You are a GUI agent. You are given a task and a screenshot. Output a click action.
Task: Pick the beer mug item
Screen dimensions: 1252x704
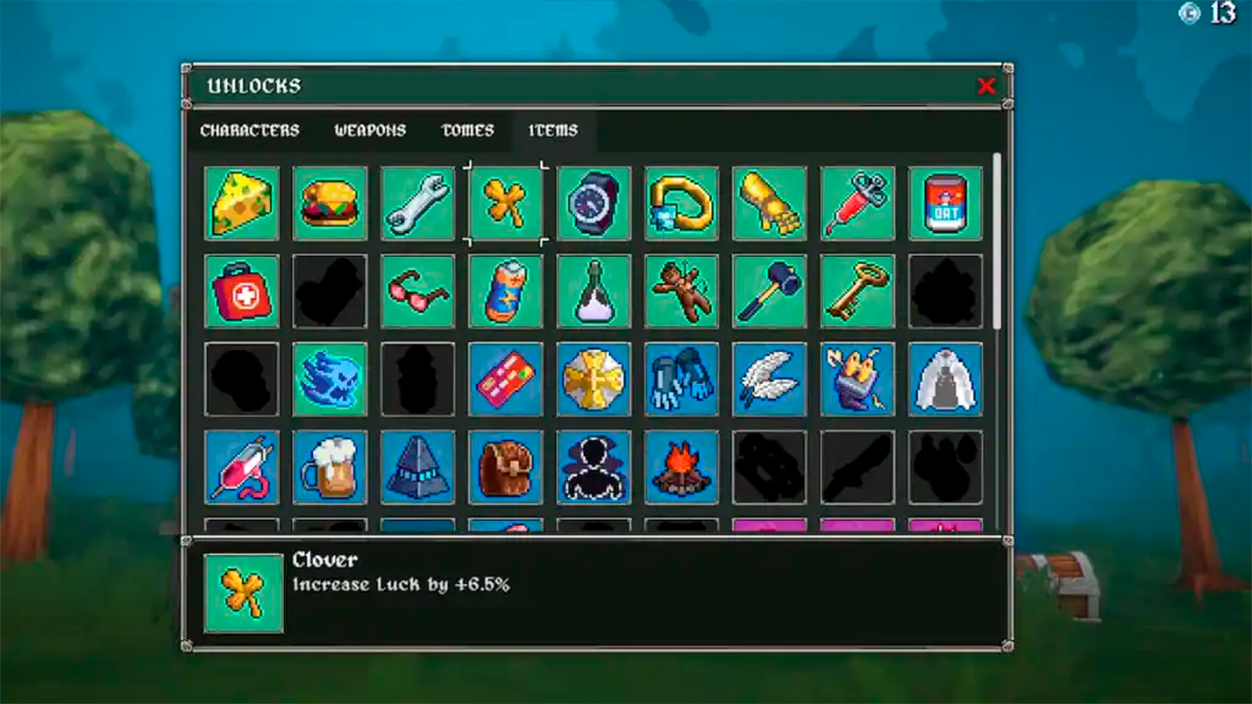click(x=330, y=468)
